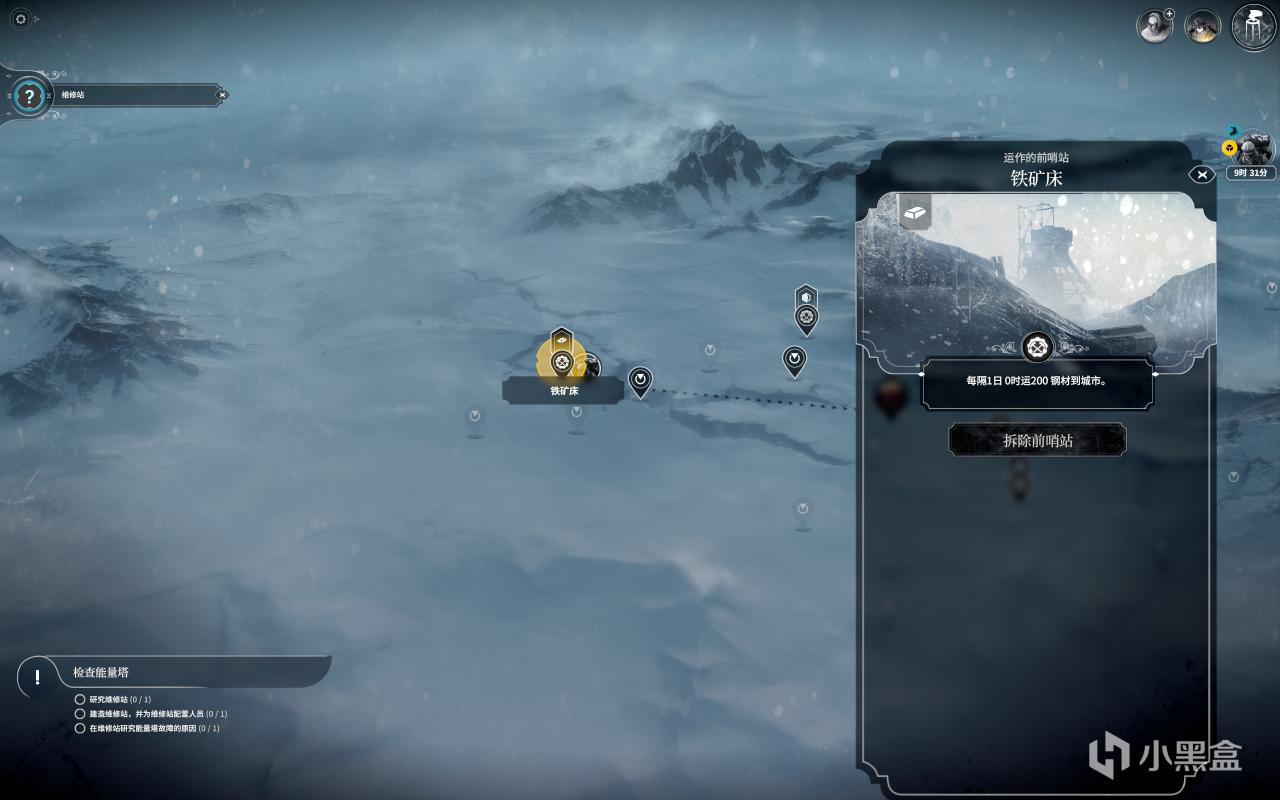The width and height of the screenshot is (1280, 800).
Task: Open the 检查能量塔 objective tracker
Action: 38,677
